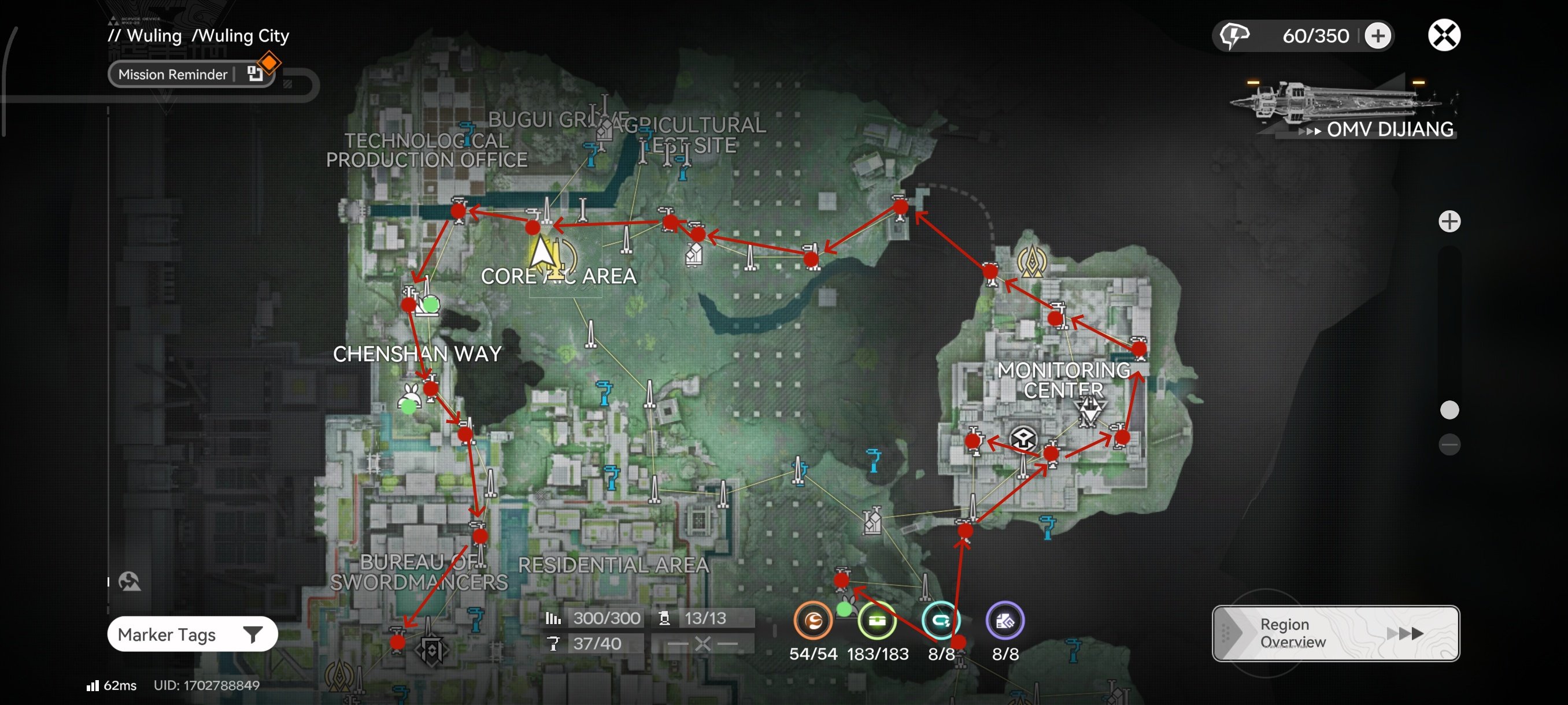Toggle the cyan 8/8 marker visibility
The height and width of the screenshot is (705, 1568).
click(941, 621)
